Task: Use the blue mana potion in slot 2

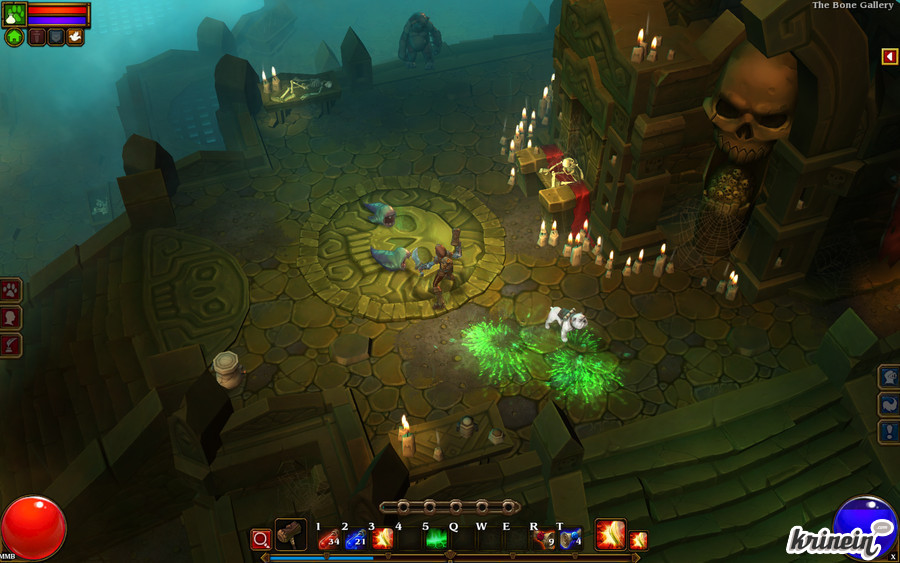Action: coord(355,539)
